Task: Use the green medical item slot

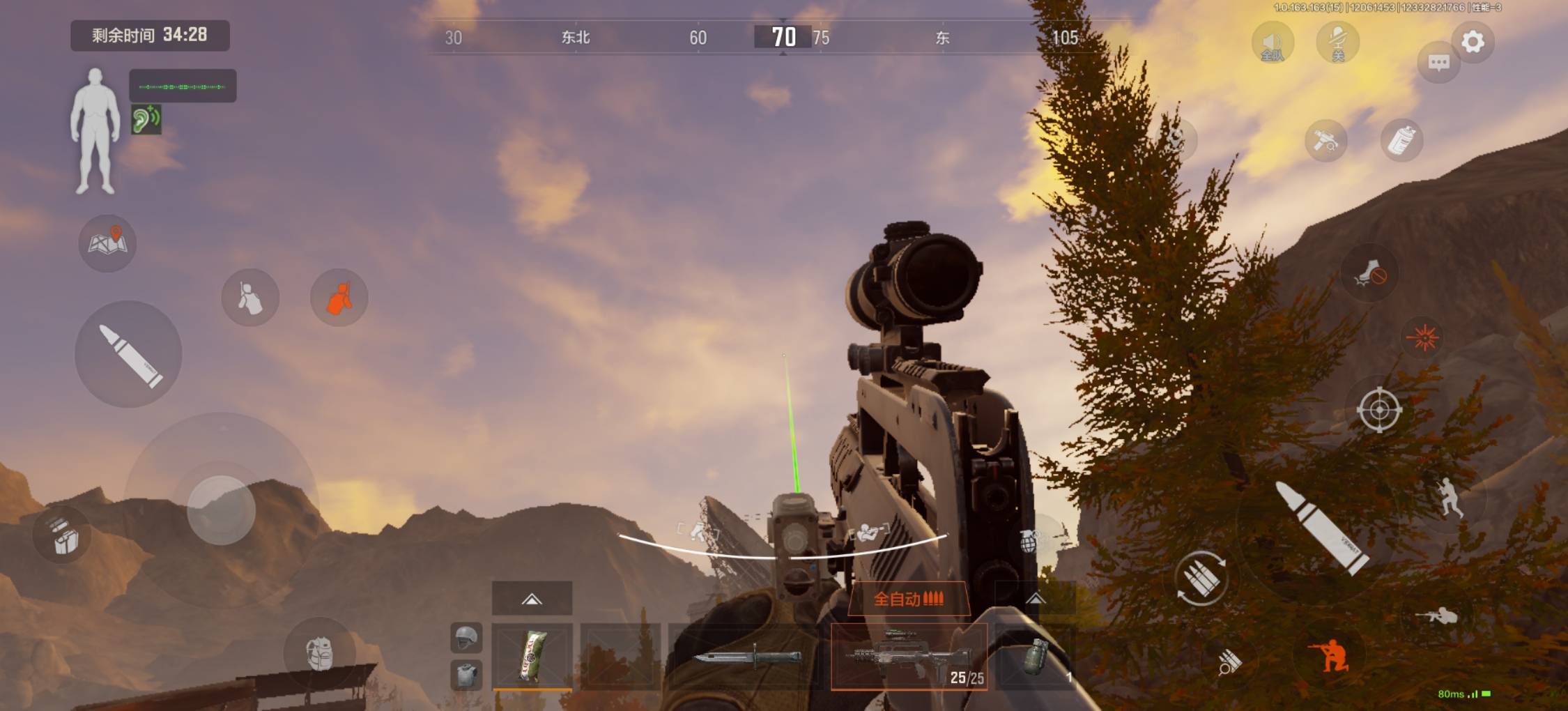Action: tap(532, 657)
